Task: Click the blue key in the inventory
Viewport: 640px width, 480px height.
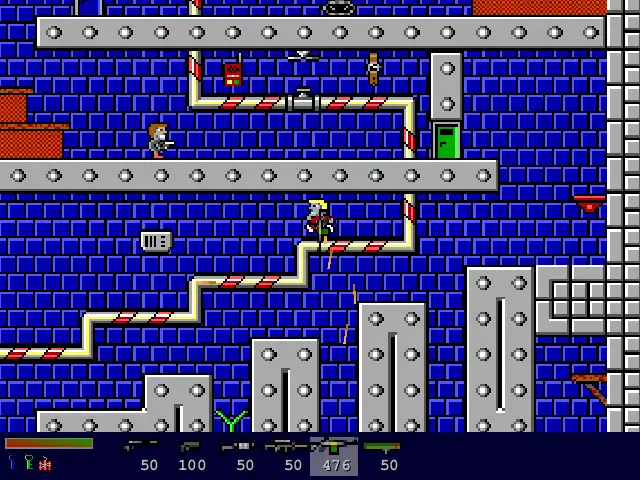Action: (12, 462)
